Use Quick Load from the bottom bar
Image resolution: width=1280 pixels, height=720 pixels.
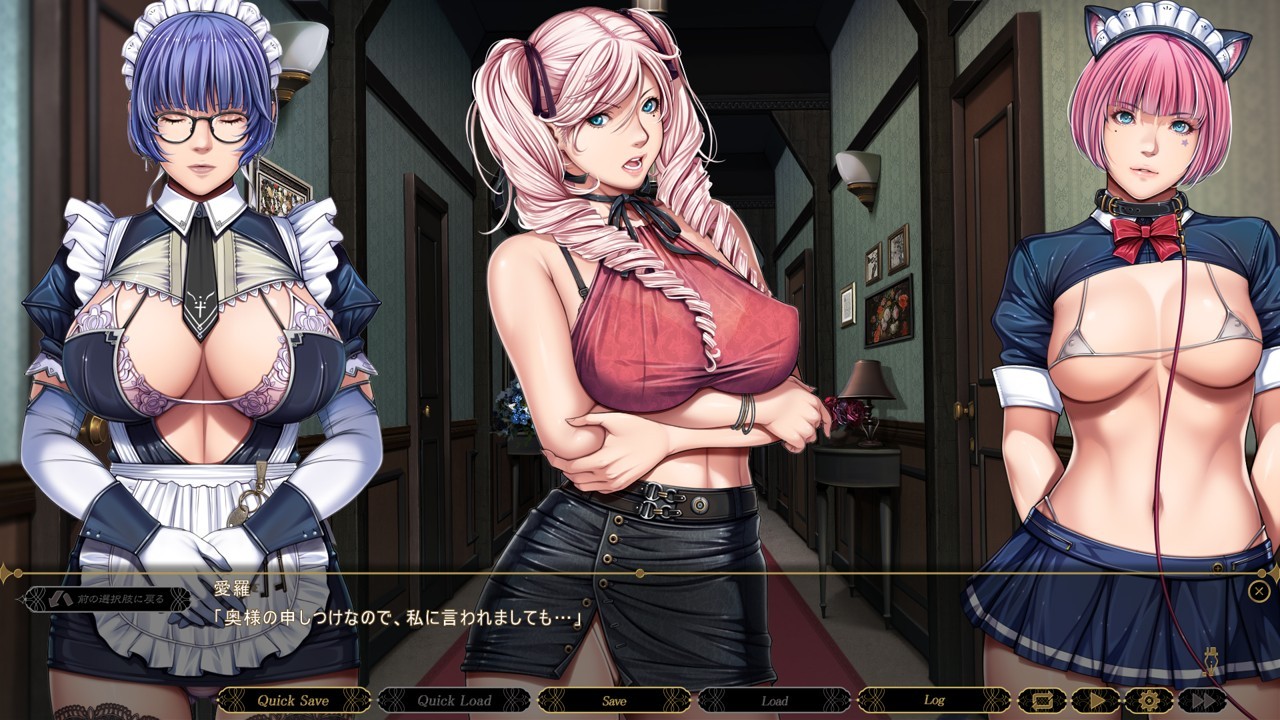pyautogui.click(x=453, y=700)
